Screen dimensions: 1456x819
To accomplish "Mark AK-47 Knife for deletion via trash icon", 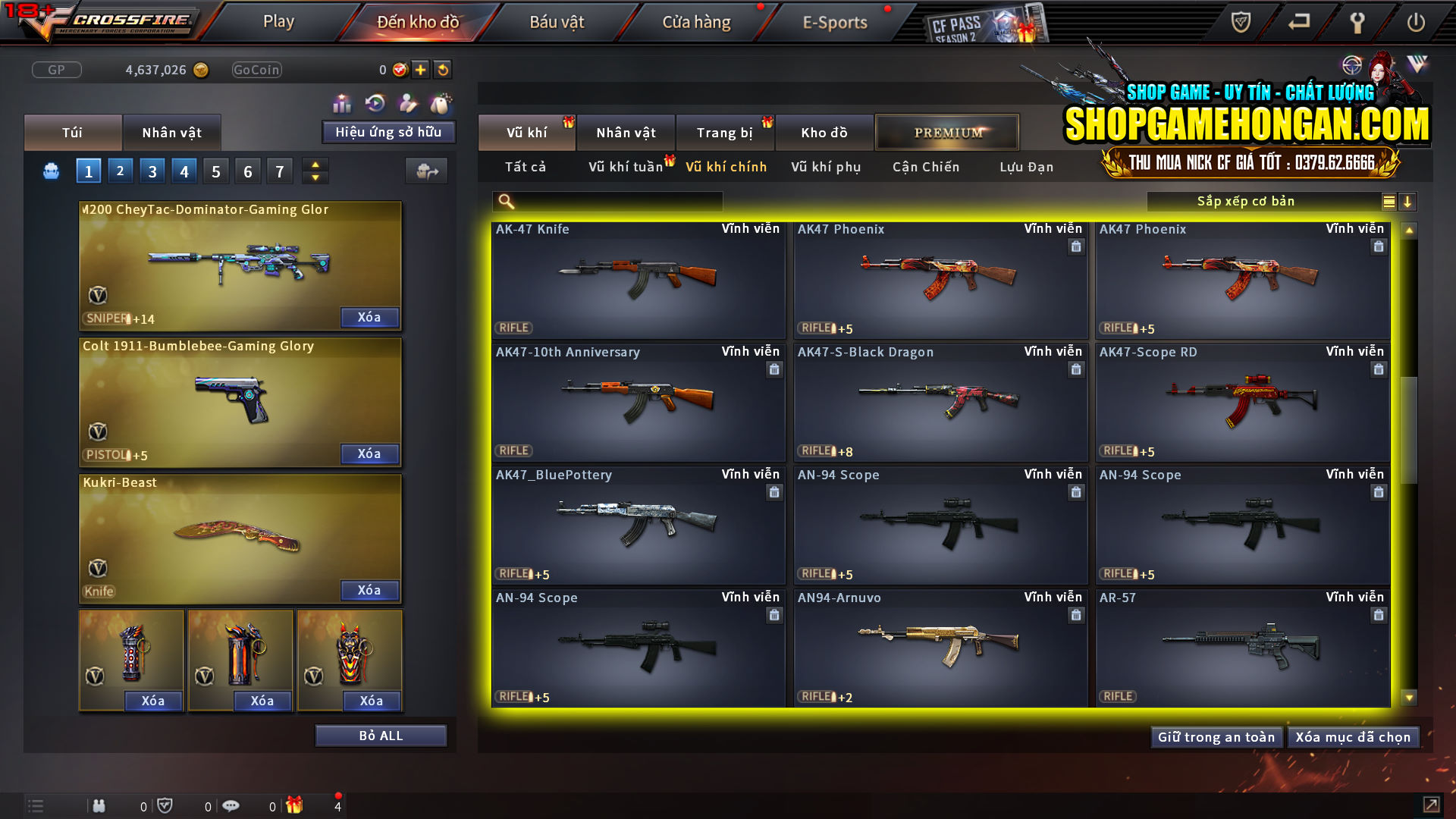I will [x=774, y=246].
